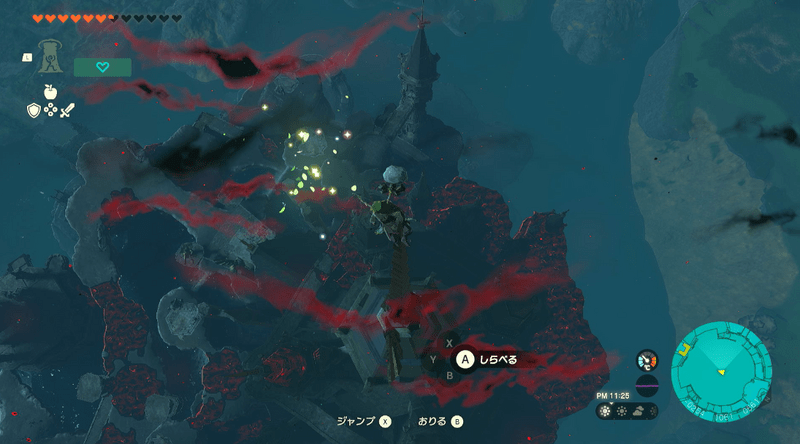Viewport: 800px width, 444px height.
Task: Select the yellow marker on the minimap
Action: pos(686,349)
